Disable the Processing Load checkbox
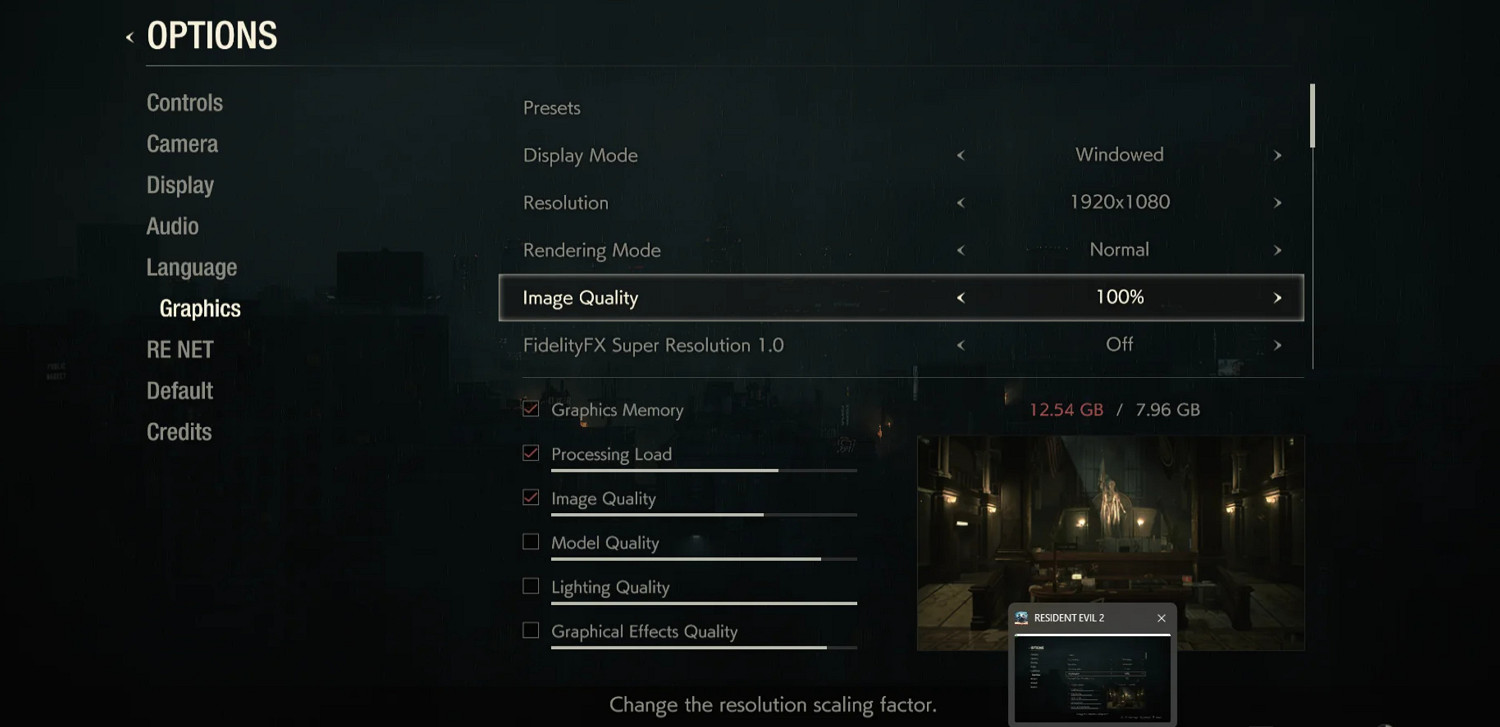Screen dimensions: 1500x727 coord(530,452)
